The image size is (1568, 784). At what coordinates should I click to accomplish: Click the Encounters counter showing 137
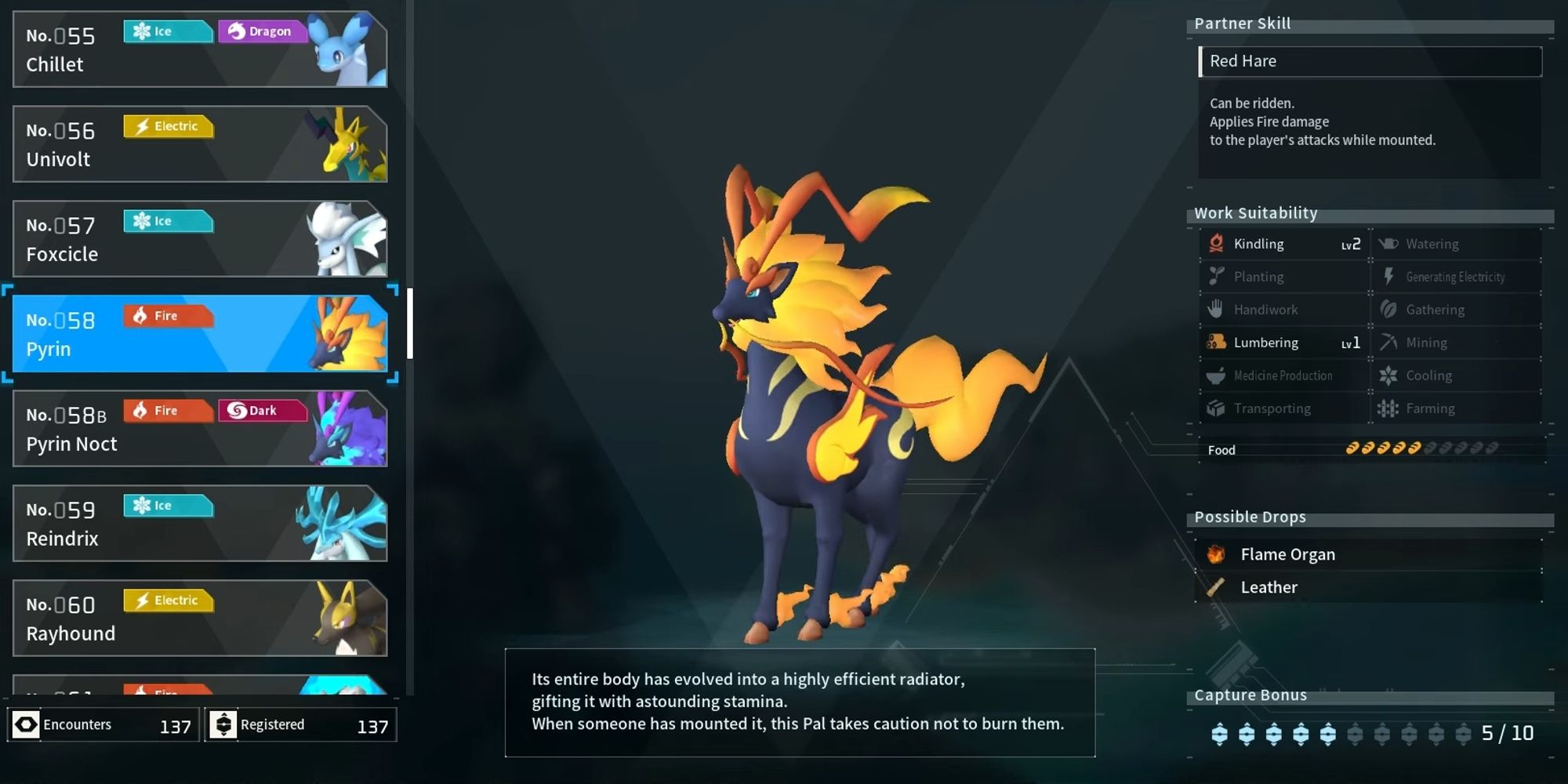[102, 724]
